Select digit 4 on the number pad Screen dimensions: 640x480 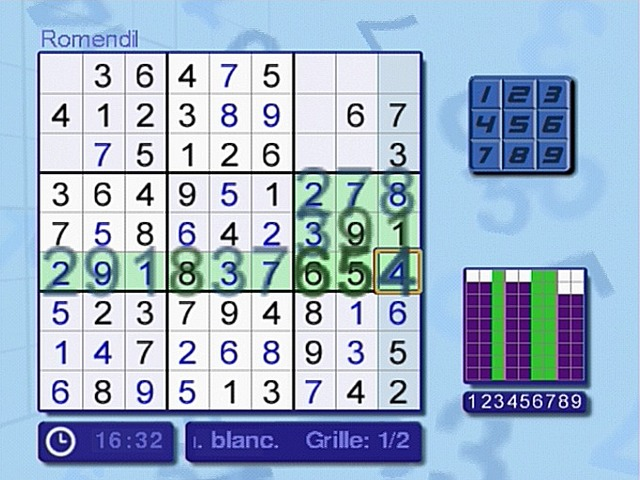coord(486,126)
